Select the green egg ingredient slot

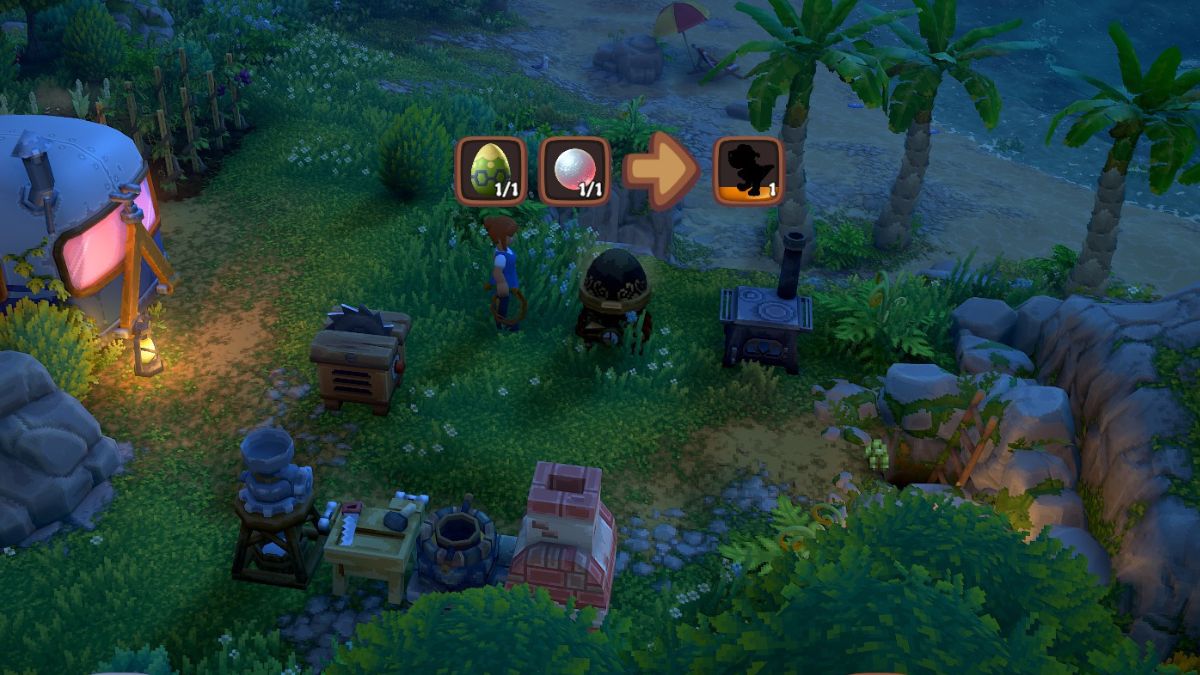pos(490,170)
